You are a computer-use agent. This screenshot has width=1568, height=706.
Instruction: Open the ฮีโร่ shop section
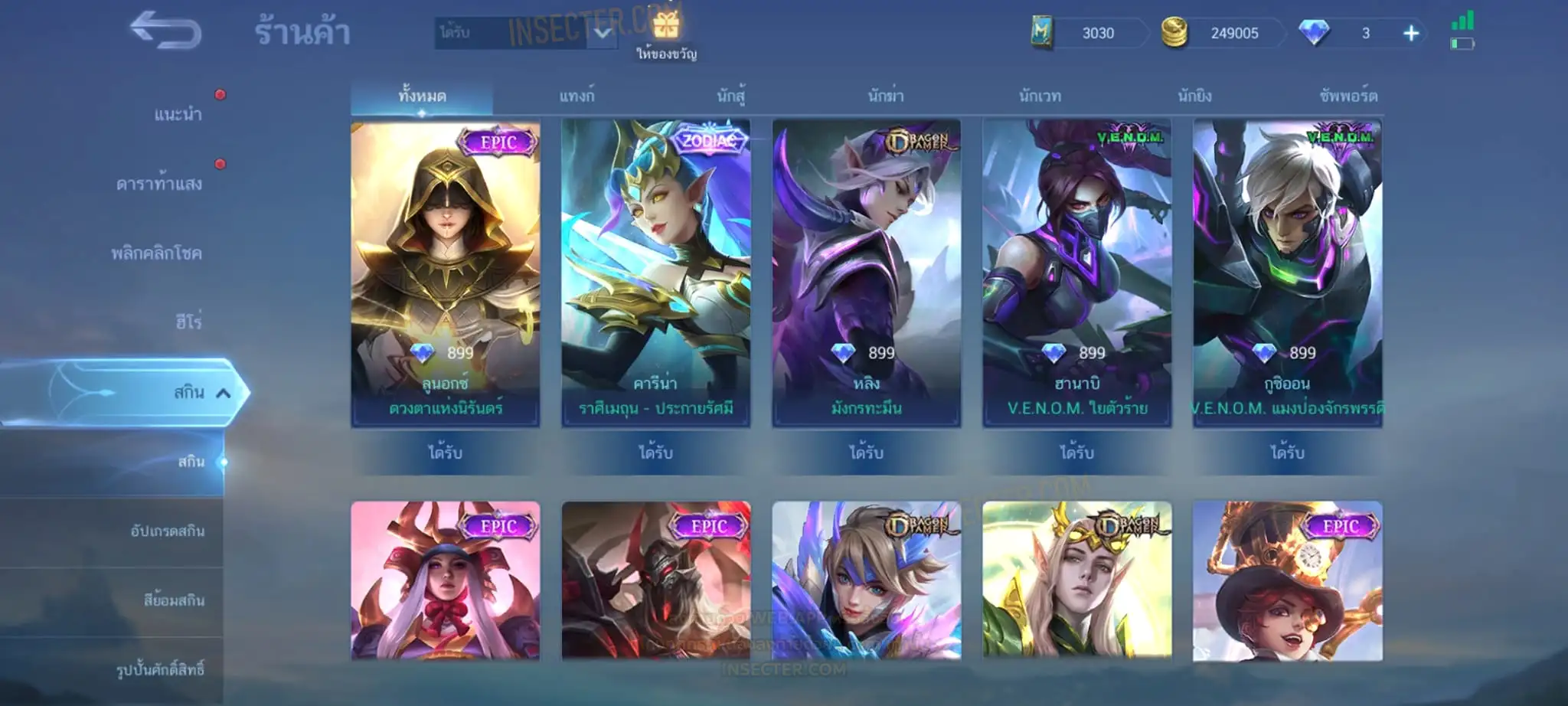coord(188,322)
